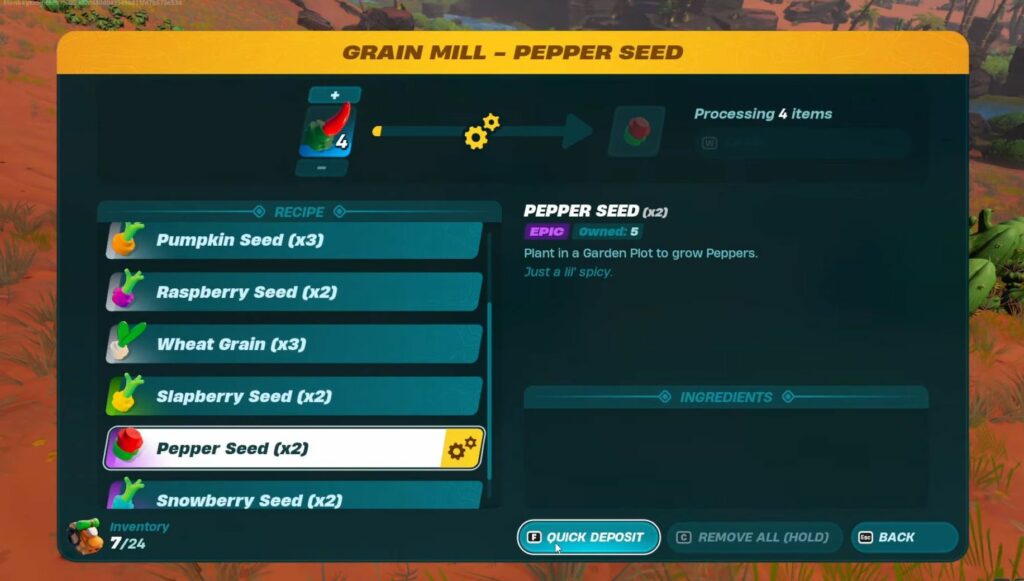Select the pepper input slot

click(x=326, y=131)
